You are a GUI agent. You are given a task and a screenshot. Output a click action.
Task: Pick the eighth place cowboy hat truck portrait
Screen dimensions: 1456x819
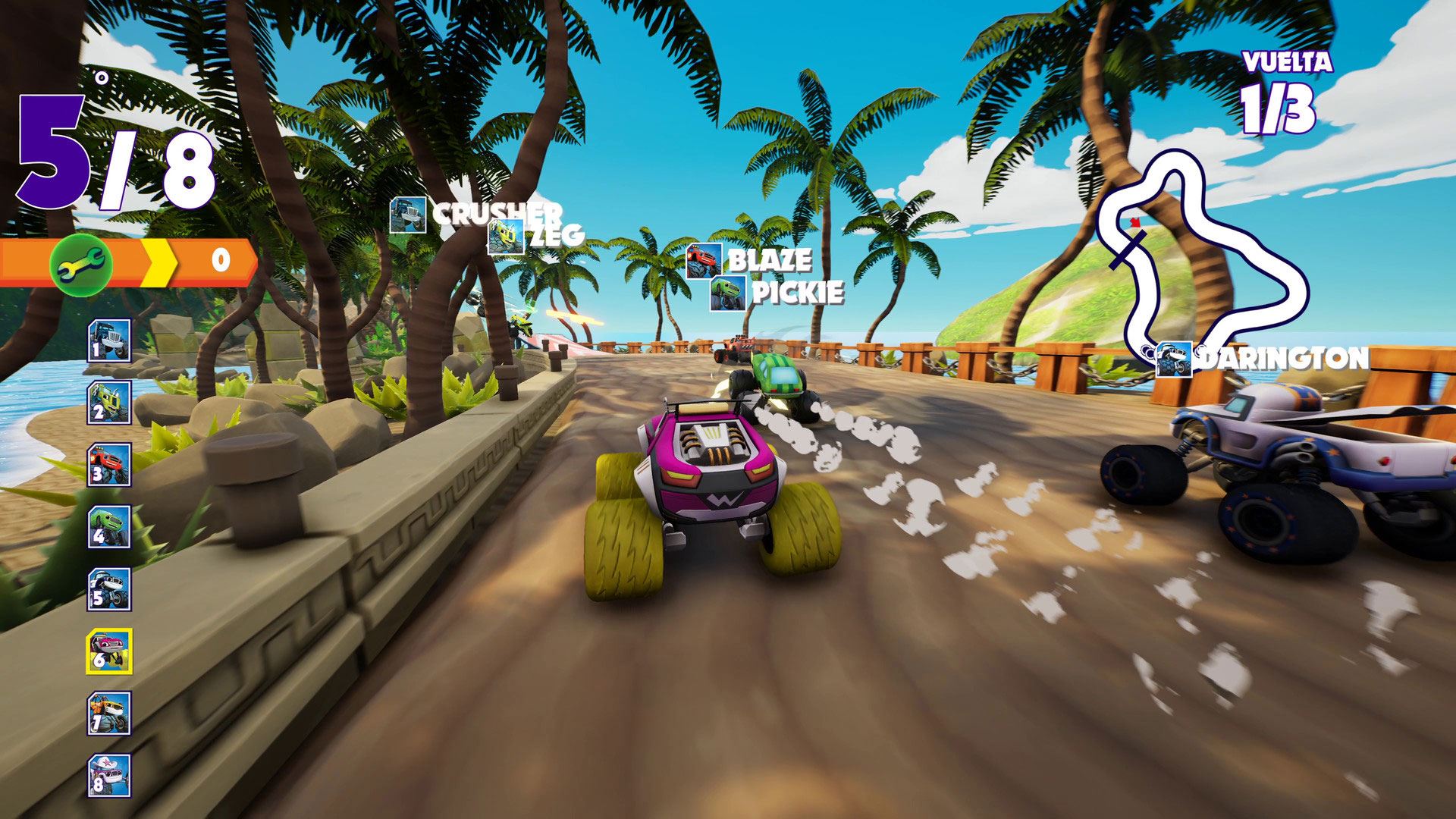(x=110, y=776)
